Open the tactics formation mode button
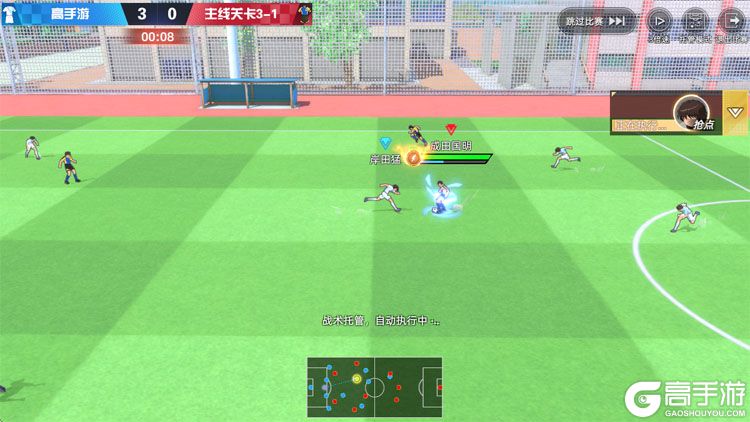Image resolution: width=750 pixels, height=422 pixels. pos(694,21)
